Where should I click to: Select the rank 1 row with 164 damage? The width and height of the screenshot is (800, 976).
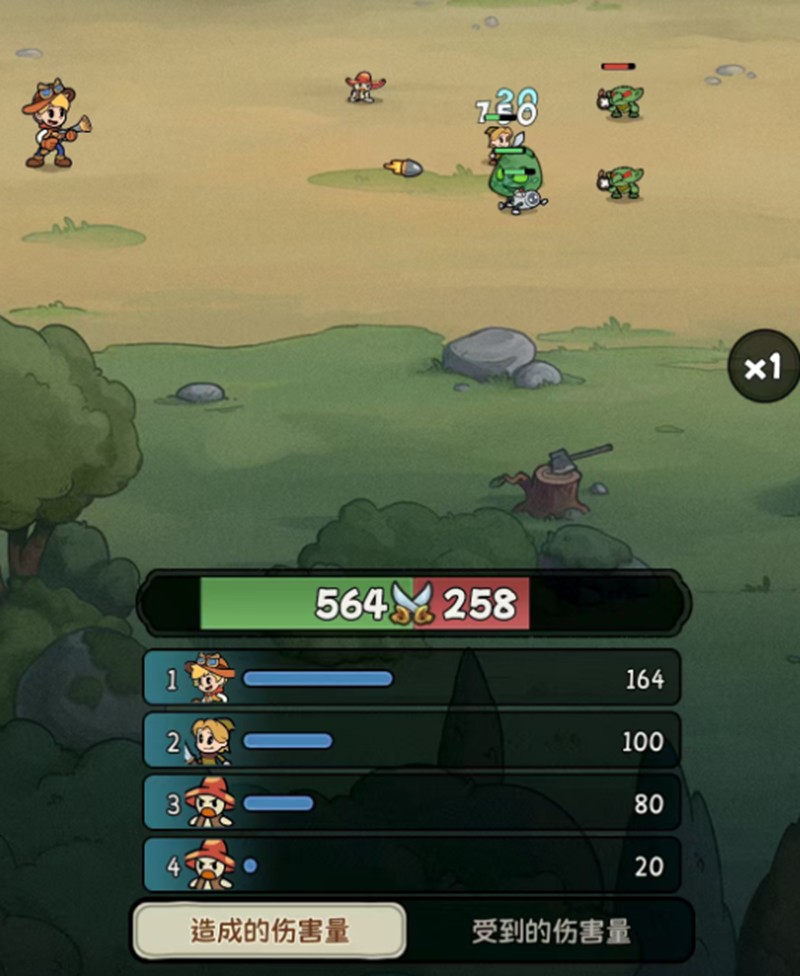(x=412, y=679)
